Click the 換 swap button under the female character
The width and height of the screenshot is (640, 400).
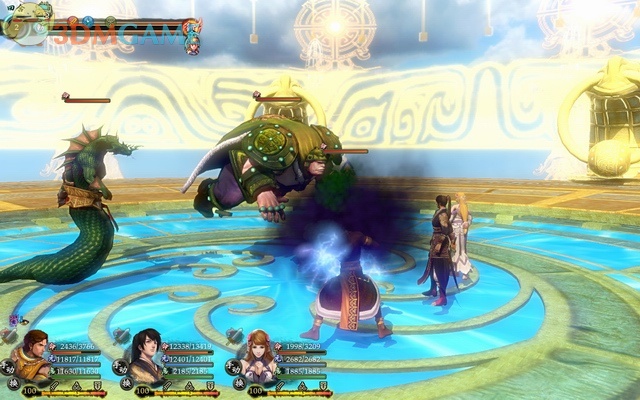(240, 383)
